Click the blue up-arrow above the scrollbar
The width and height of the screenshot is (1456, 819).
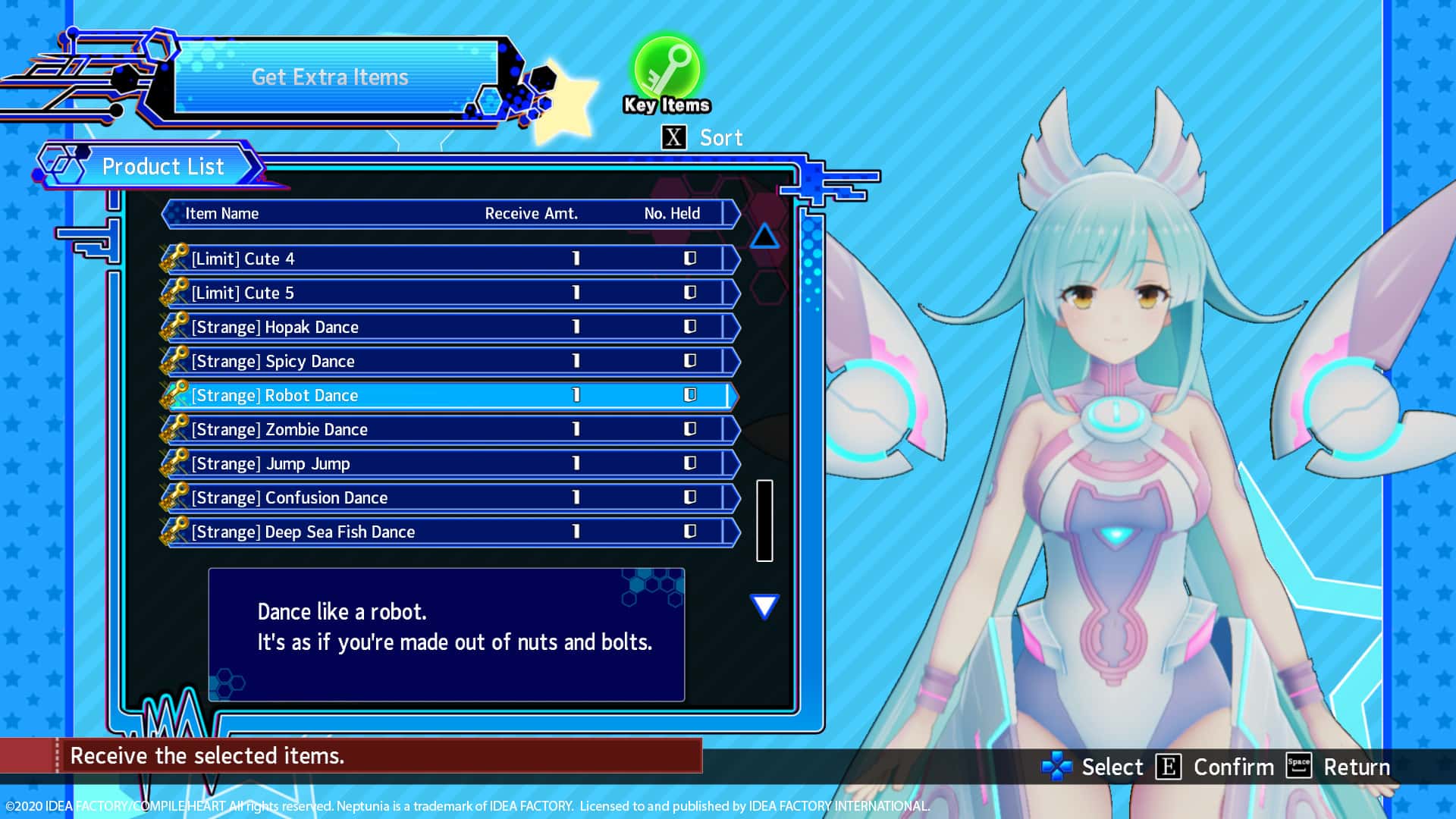[766, 237]
